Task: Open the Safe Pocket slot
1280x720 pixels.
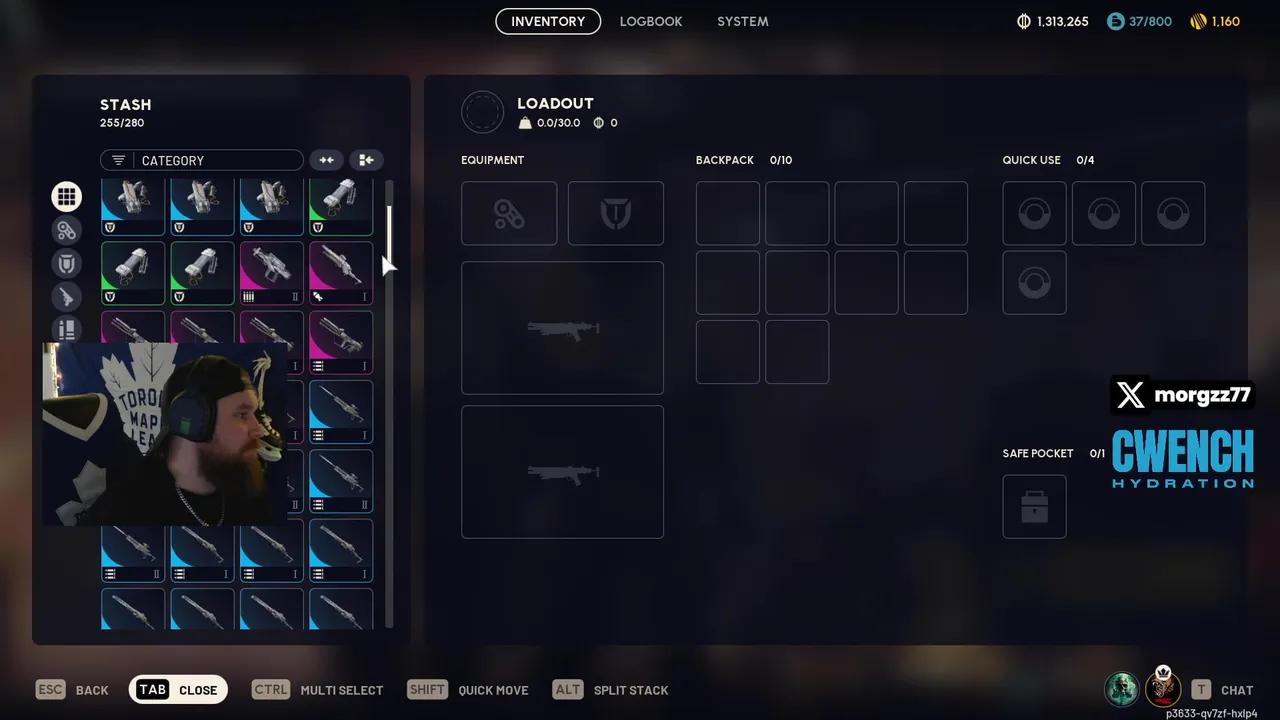Action: (1034, 507)
